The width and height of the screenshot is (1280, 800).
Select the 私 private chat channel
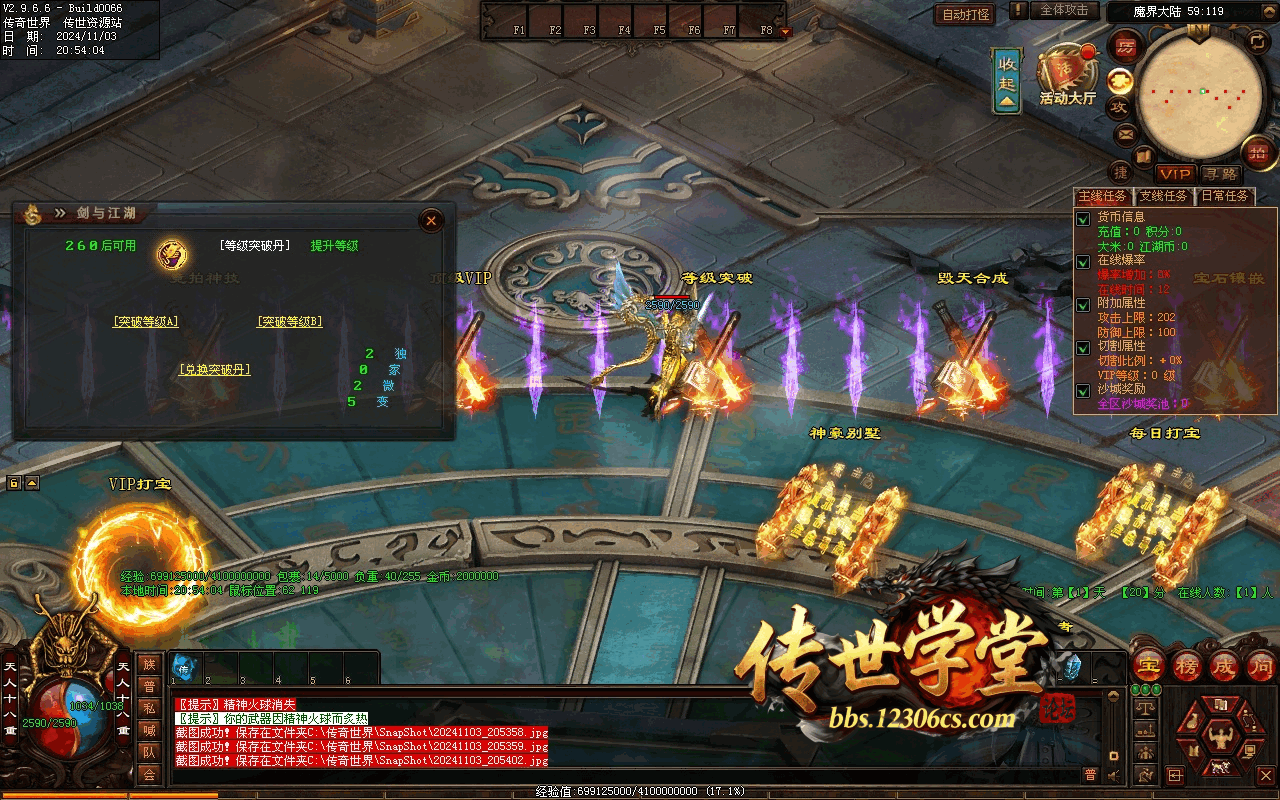149,708
